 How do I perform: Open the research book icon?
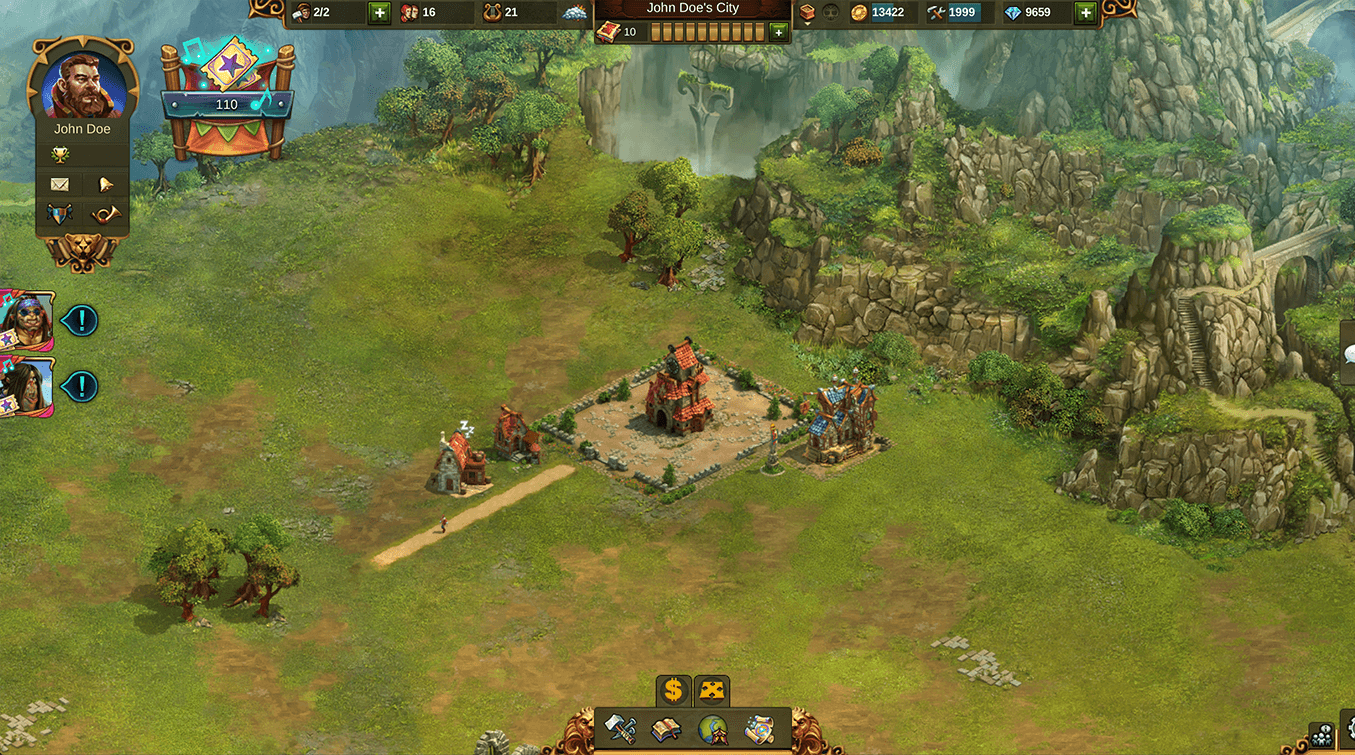(x=666, y=730)
